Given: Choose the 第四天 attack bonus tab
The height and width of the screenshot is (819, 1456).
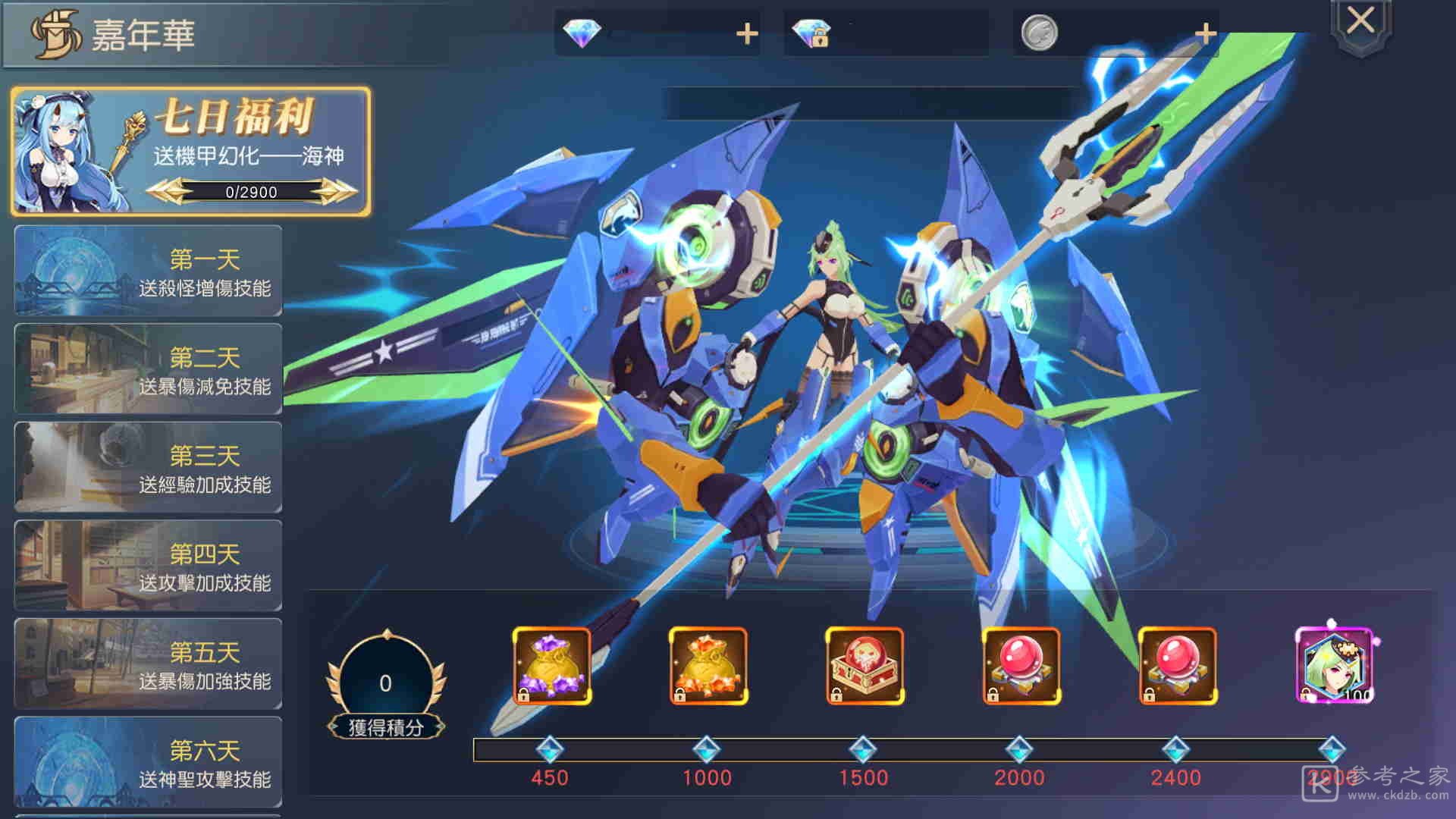Looking at the screenshot, I should point(149,566).
